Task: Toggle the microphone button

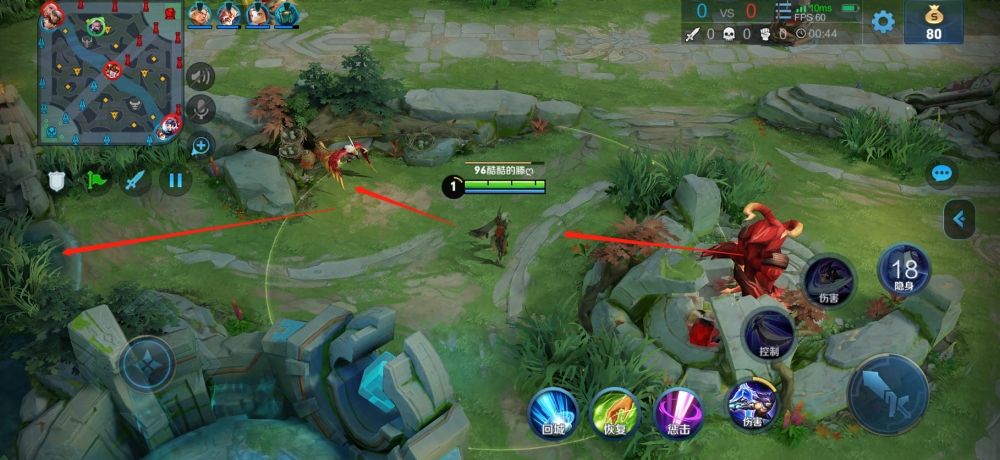Action: click(x=201, y=109)
